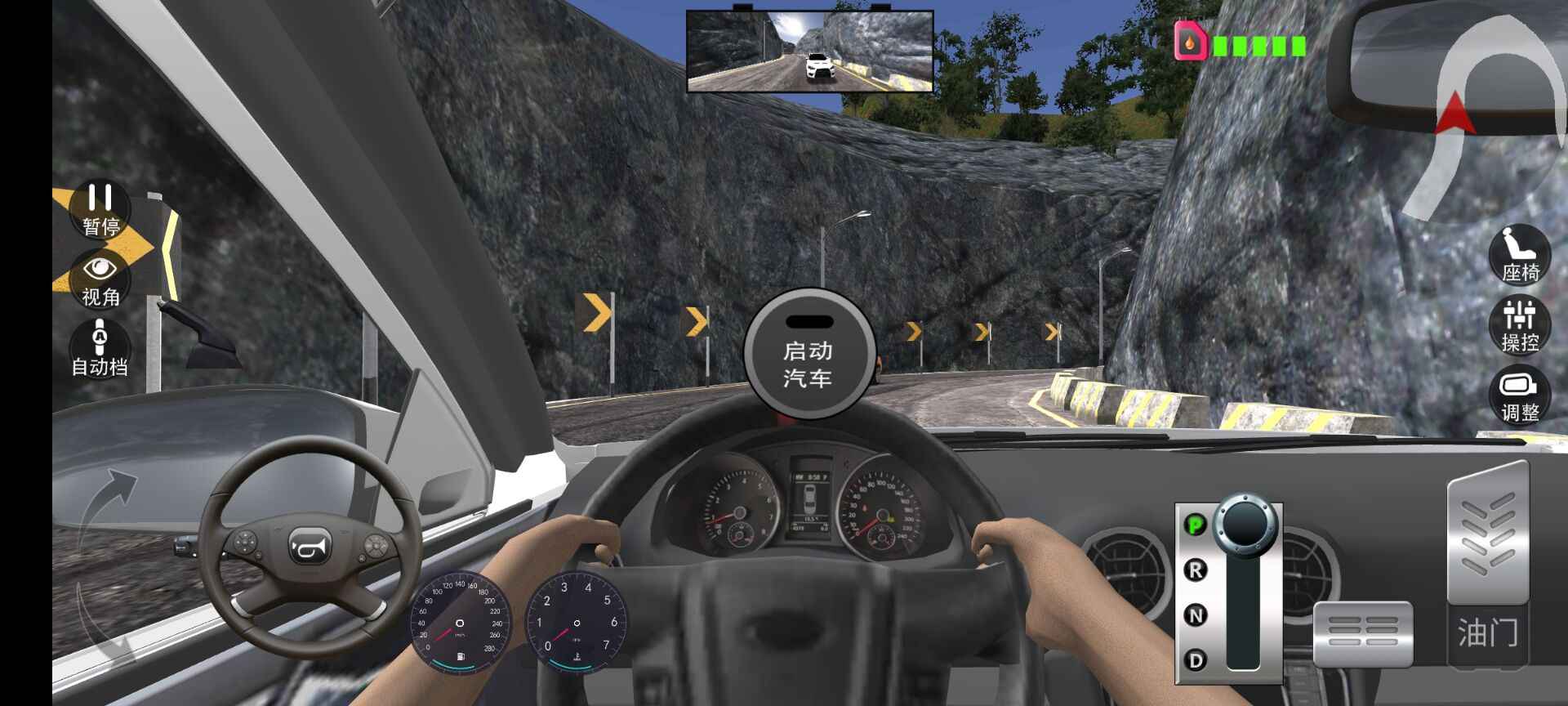Open seat settings via the 座椅 icon

[x=1520, y=258]
